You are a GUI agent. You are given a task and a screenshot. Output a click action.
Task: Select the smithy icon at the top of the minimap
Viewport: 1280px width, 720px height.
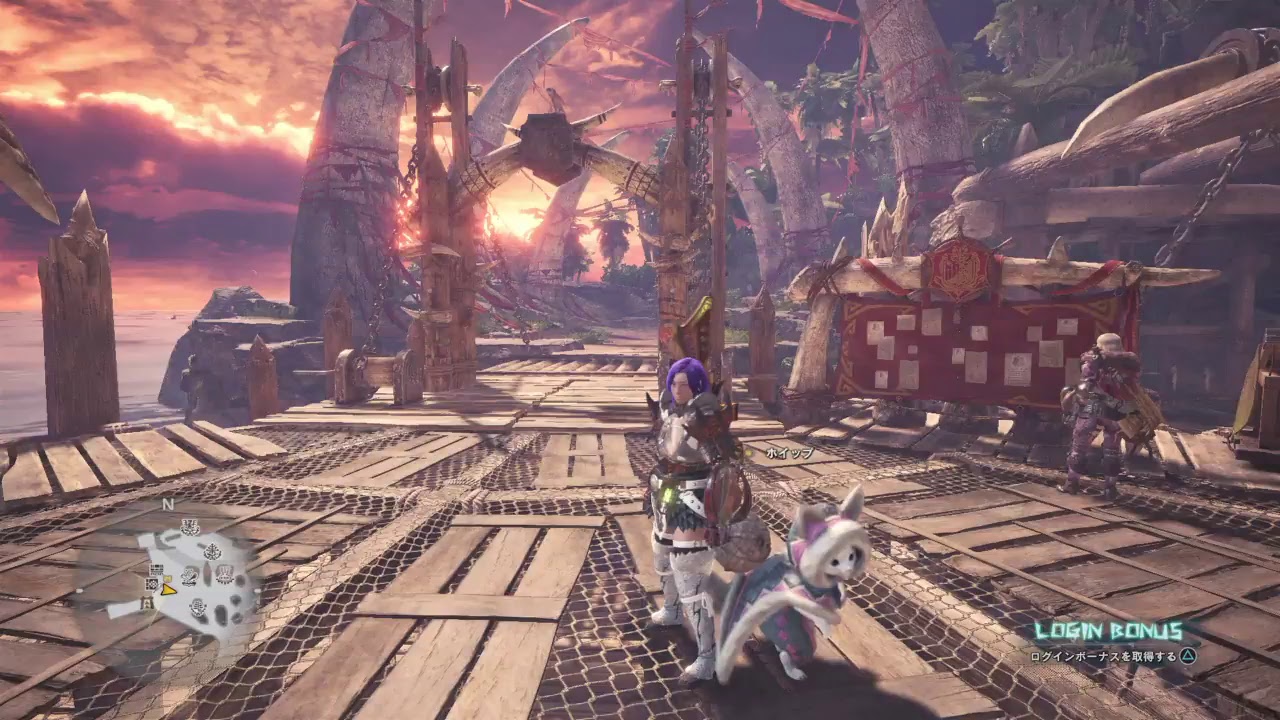pos(190,527)
